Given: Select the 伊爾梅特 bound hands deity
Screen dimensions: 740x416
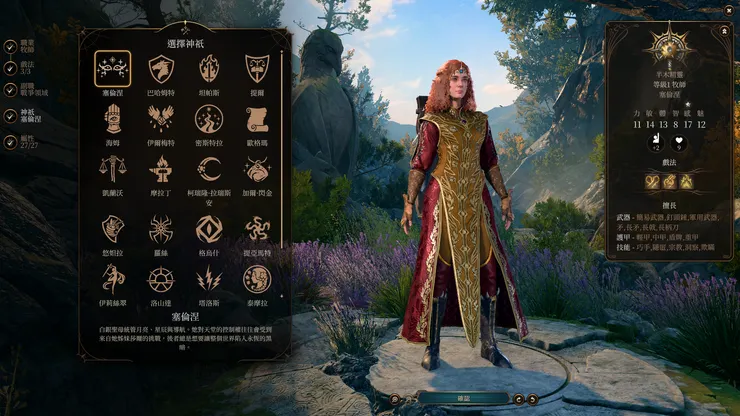Looking at the screenshot, I should pyautogui.click(x=161, y=120).
